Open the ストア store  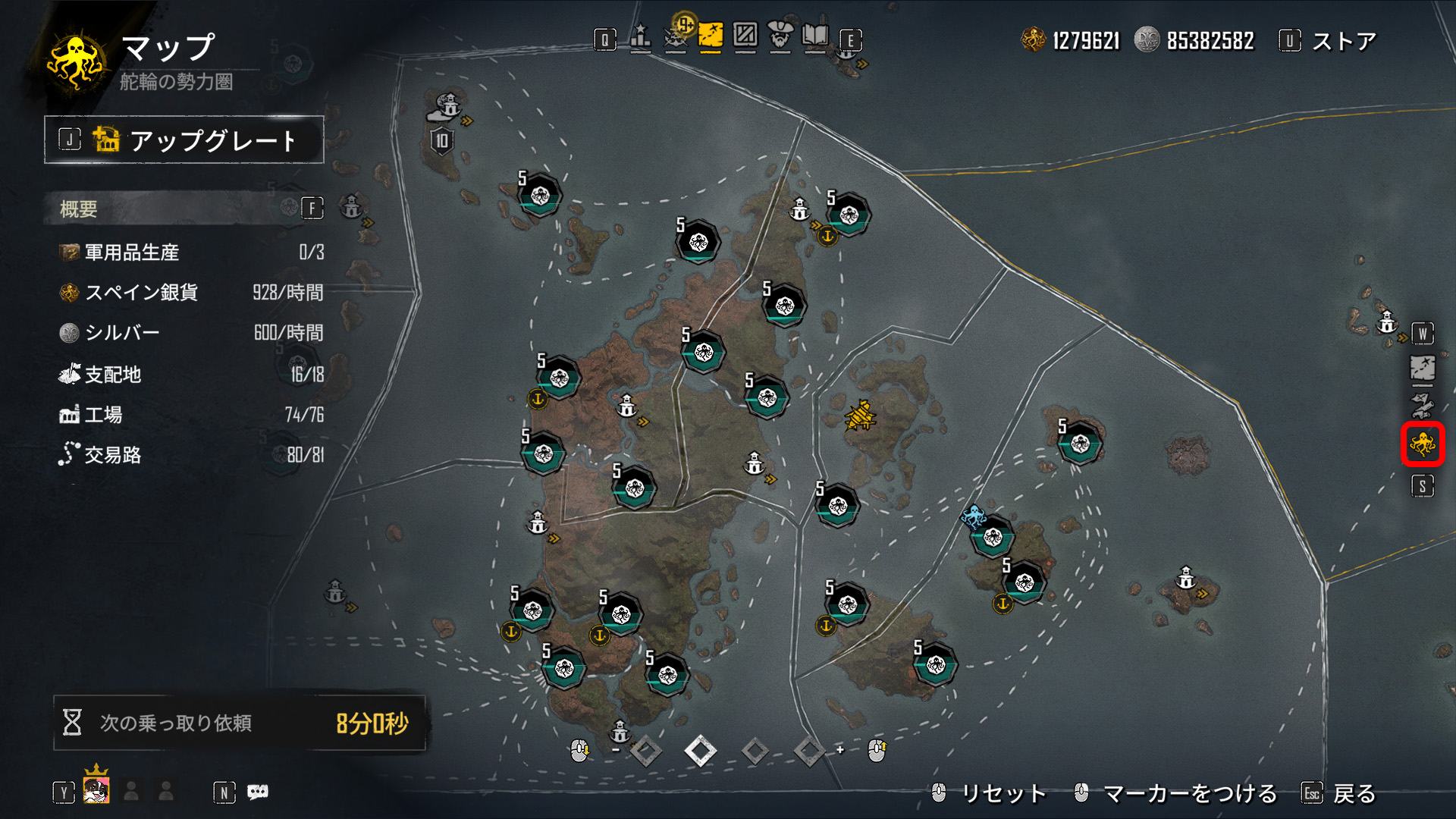[1342, 41]
